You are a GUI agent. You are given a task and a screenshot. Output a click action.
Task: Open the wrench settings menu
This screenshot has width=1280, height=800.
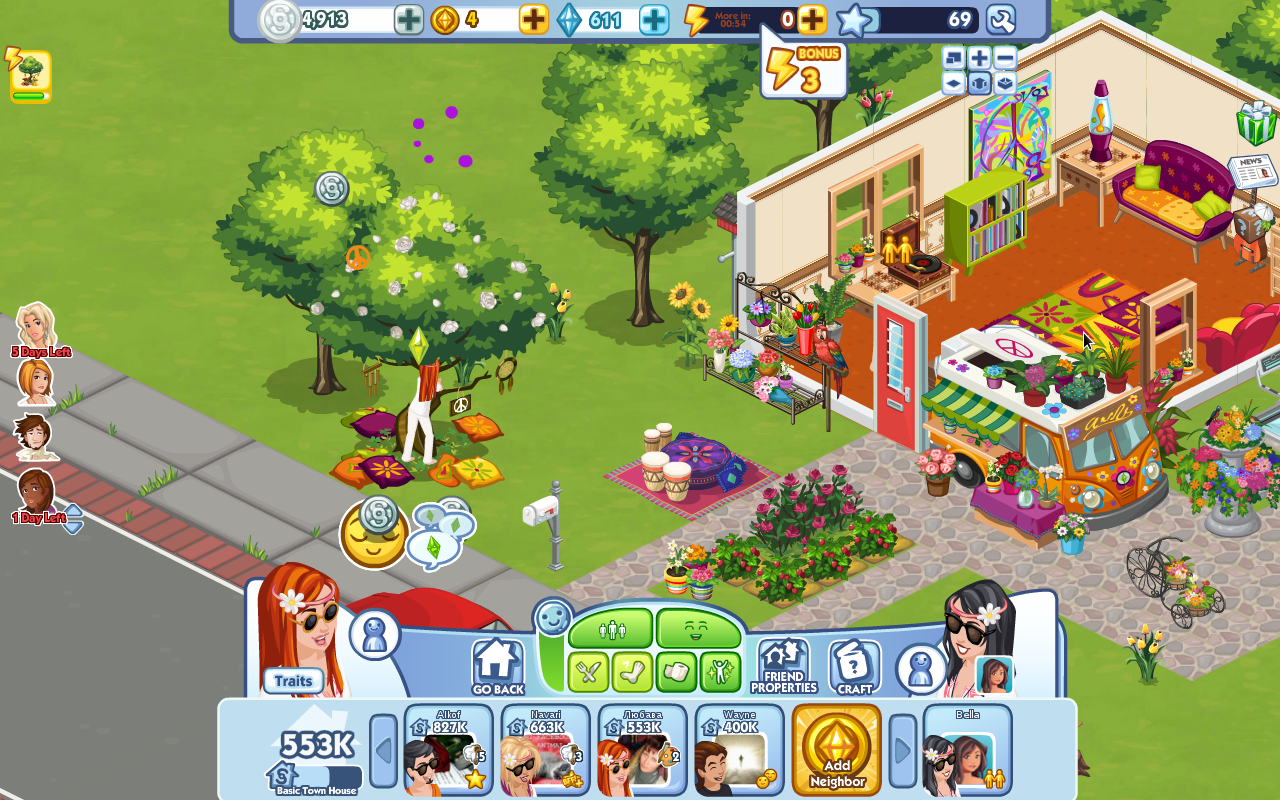coord(1000,19)
